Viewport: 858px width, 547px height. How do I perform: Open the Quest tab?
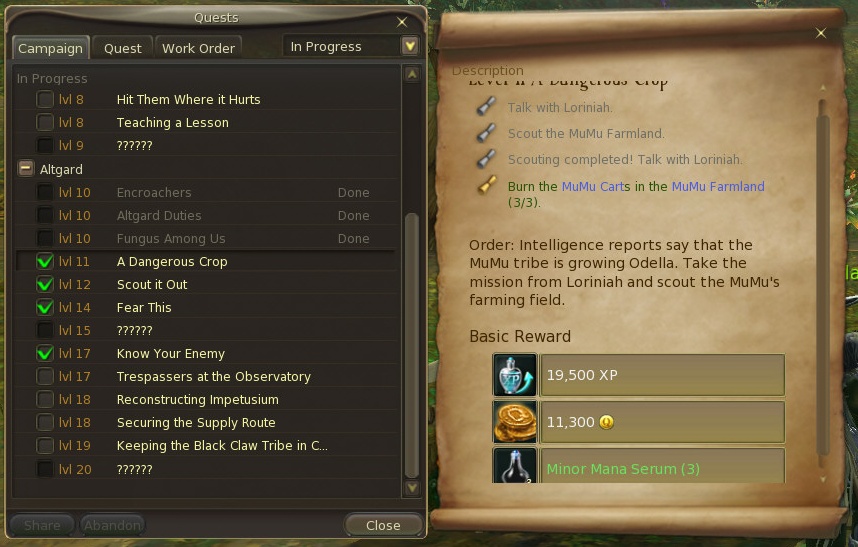[x=123, y=48]
